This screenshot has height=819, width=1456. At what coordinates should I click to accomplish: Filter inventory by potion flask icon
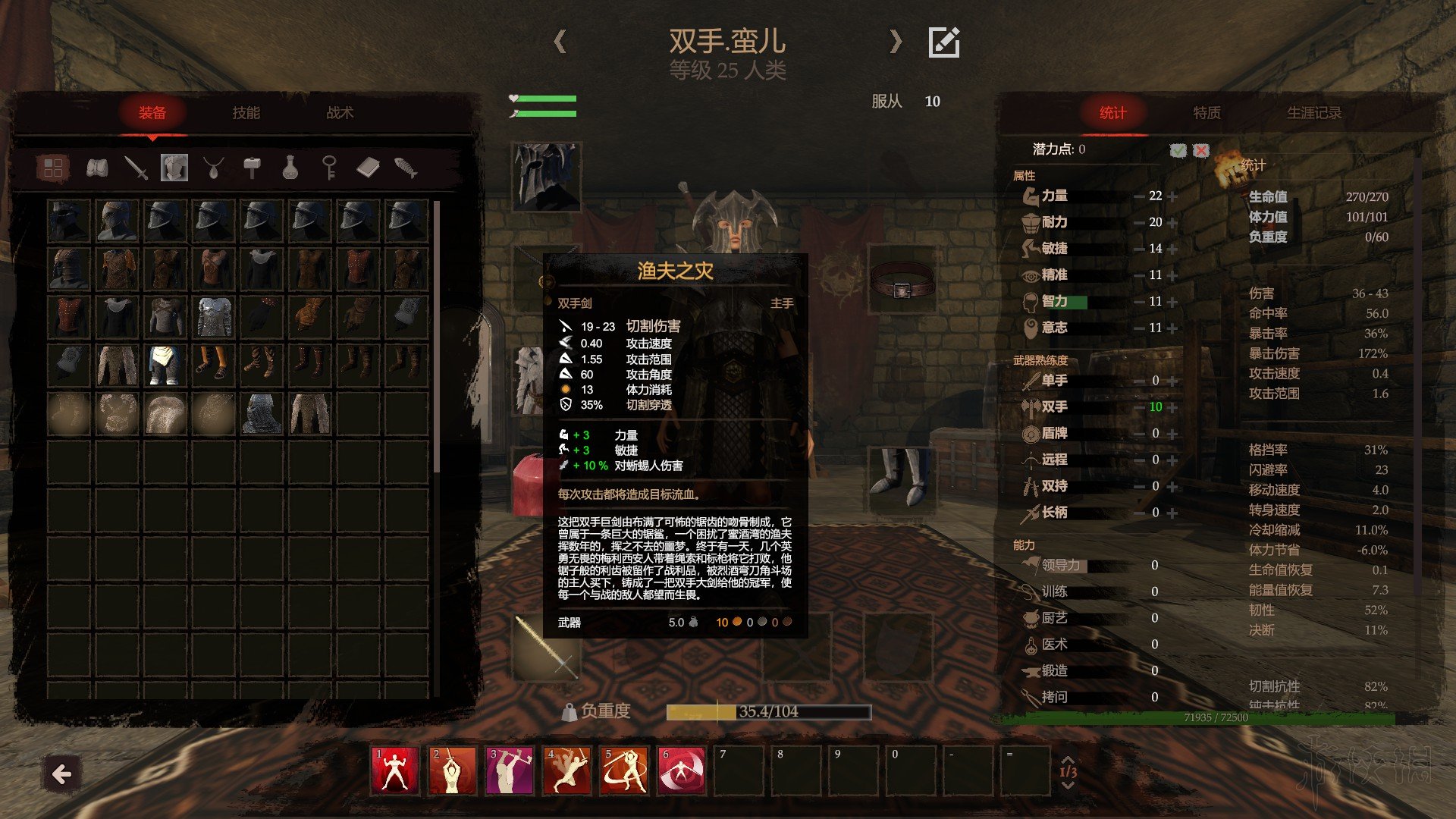pyautogui.click(x=290, y=168)
